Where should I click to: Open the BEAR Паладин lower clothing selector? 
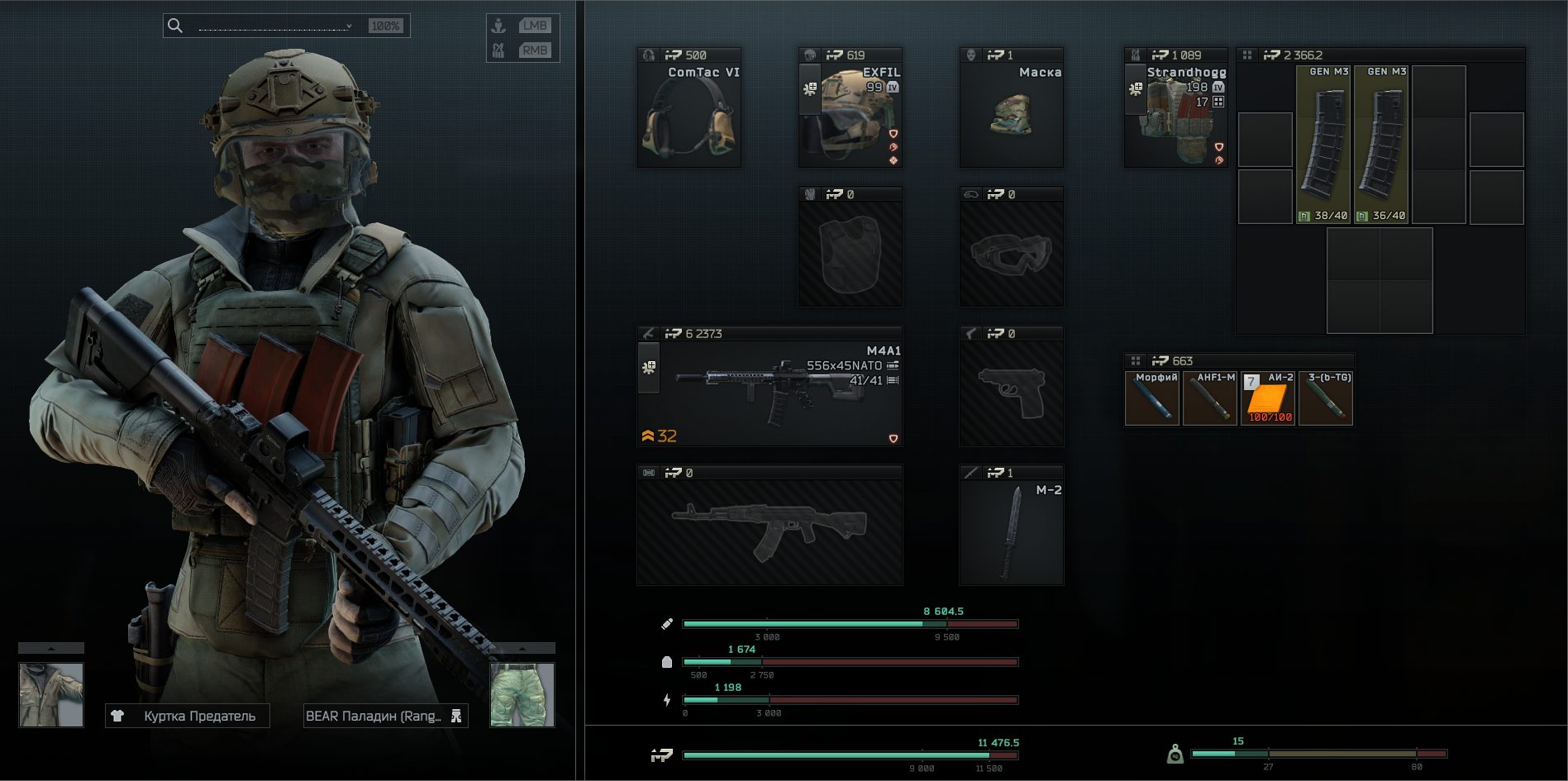click(385, 716)
